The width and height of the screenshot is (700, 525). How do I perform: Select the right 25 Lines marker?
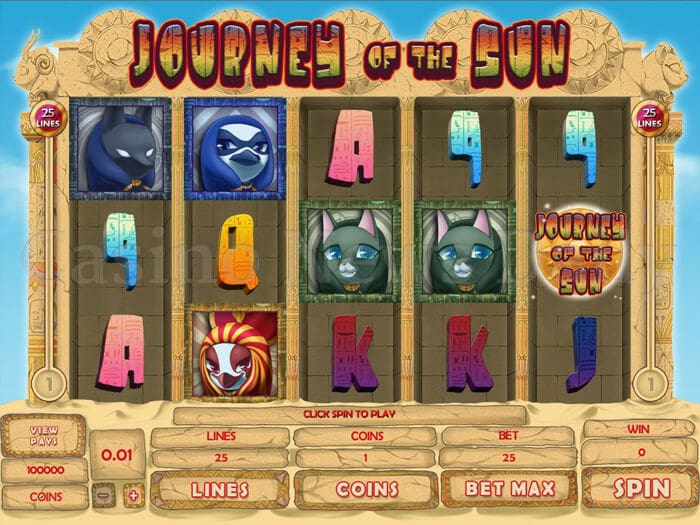(x=650, y=119)
